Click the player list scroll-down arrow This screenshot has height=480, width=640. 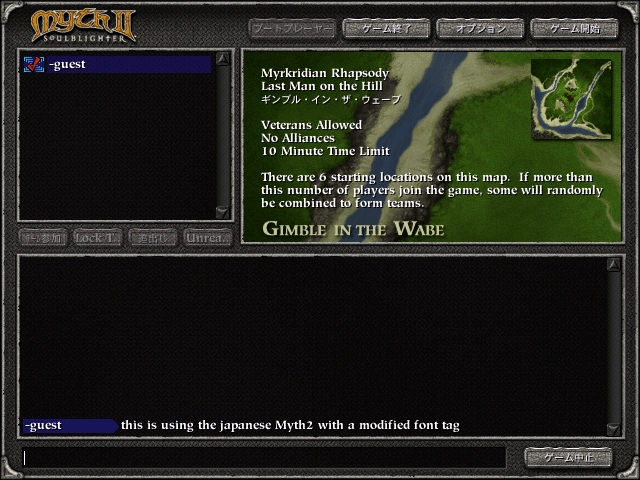coord(224,211)
